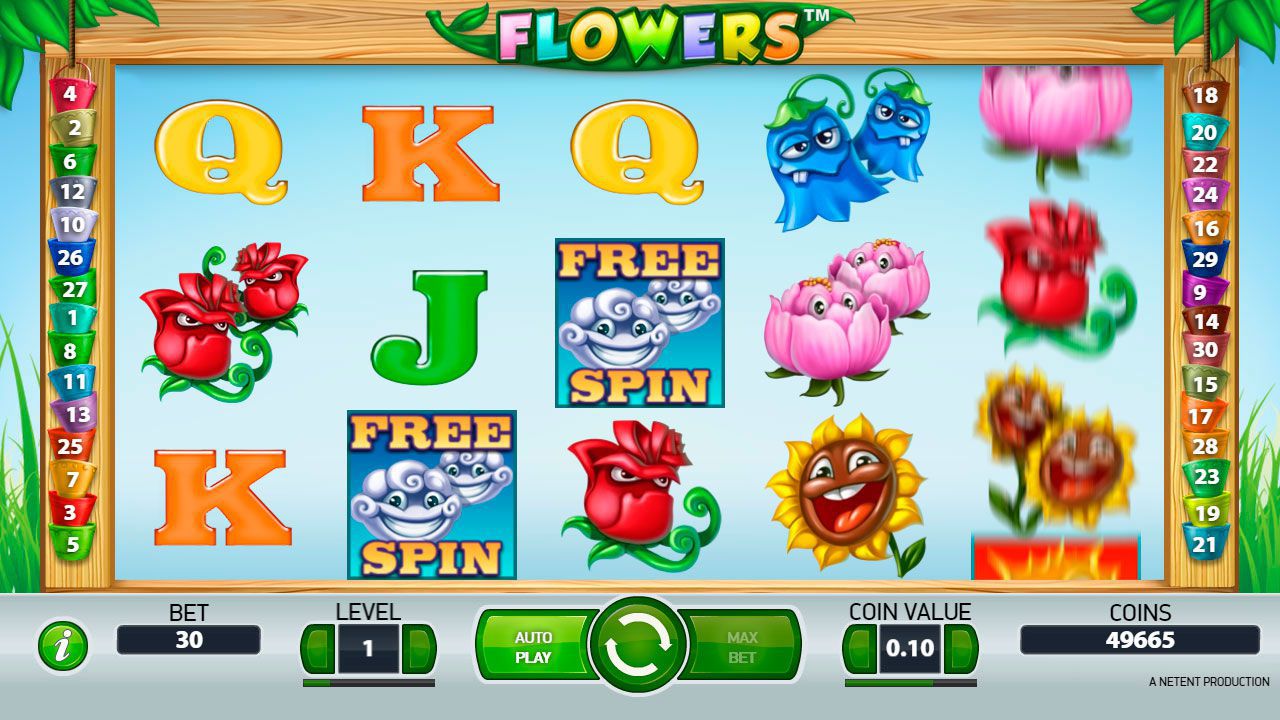Select bet line 4 flower pot
The height and width of the screenshot is (720, 1280).
[70, 96]
